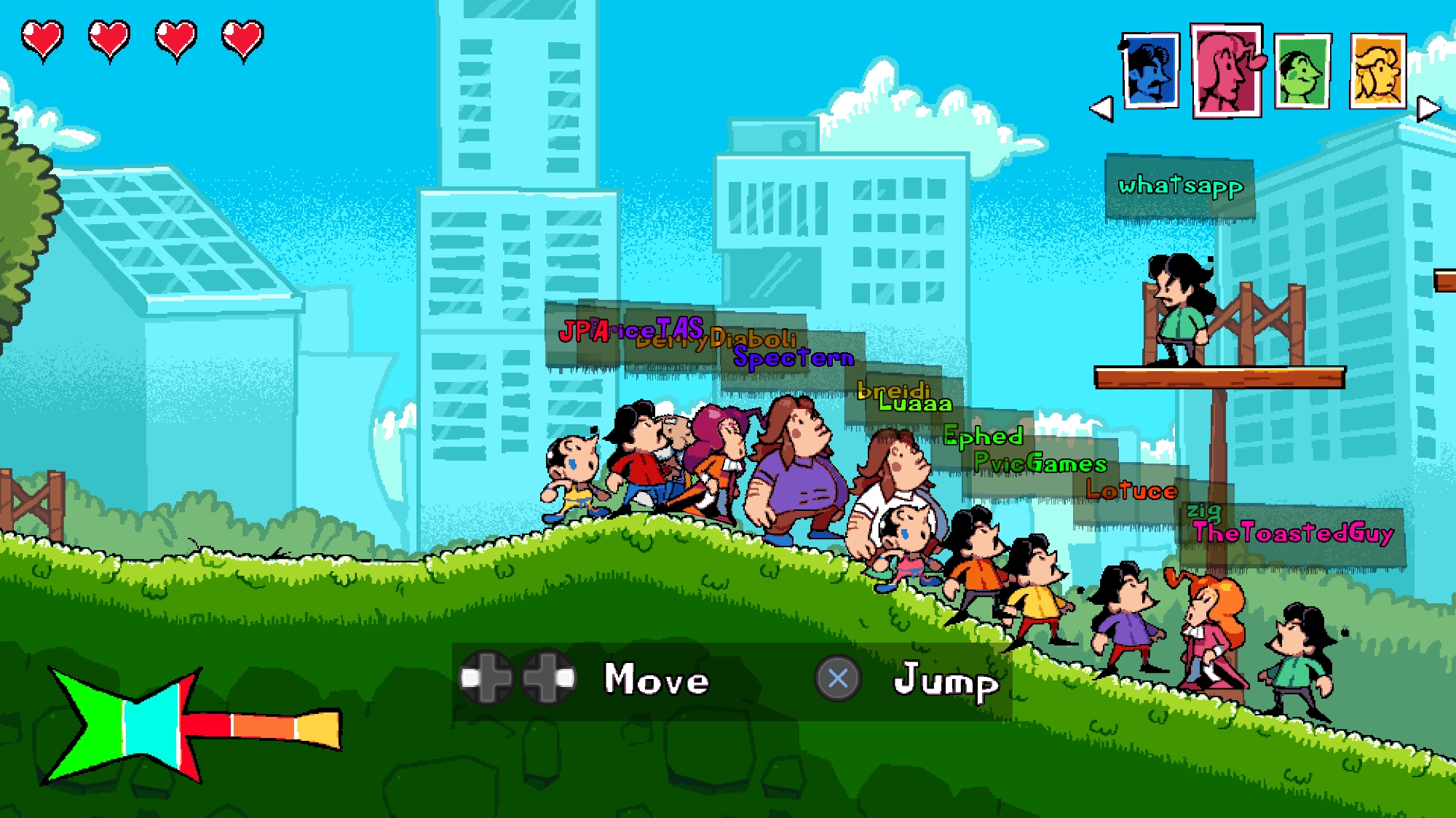
Task: Click the left arrow beside character portraits
Action: (1101, 109)
